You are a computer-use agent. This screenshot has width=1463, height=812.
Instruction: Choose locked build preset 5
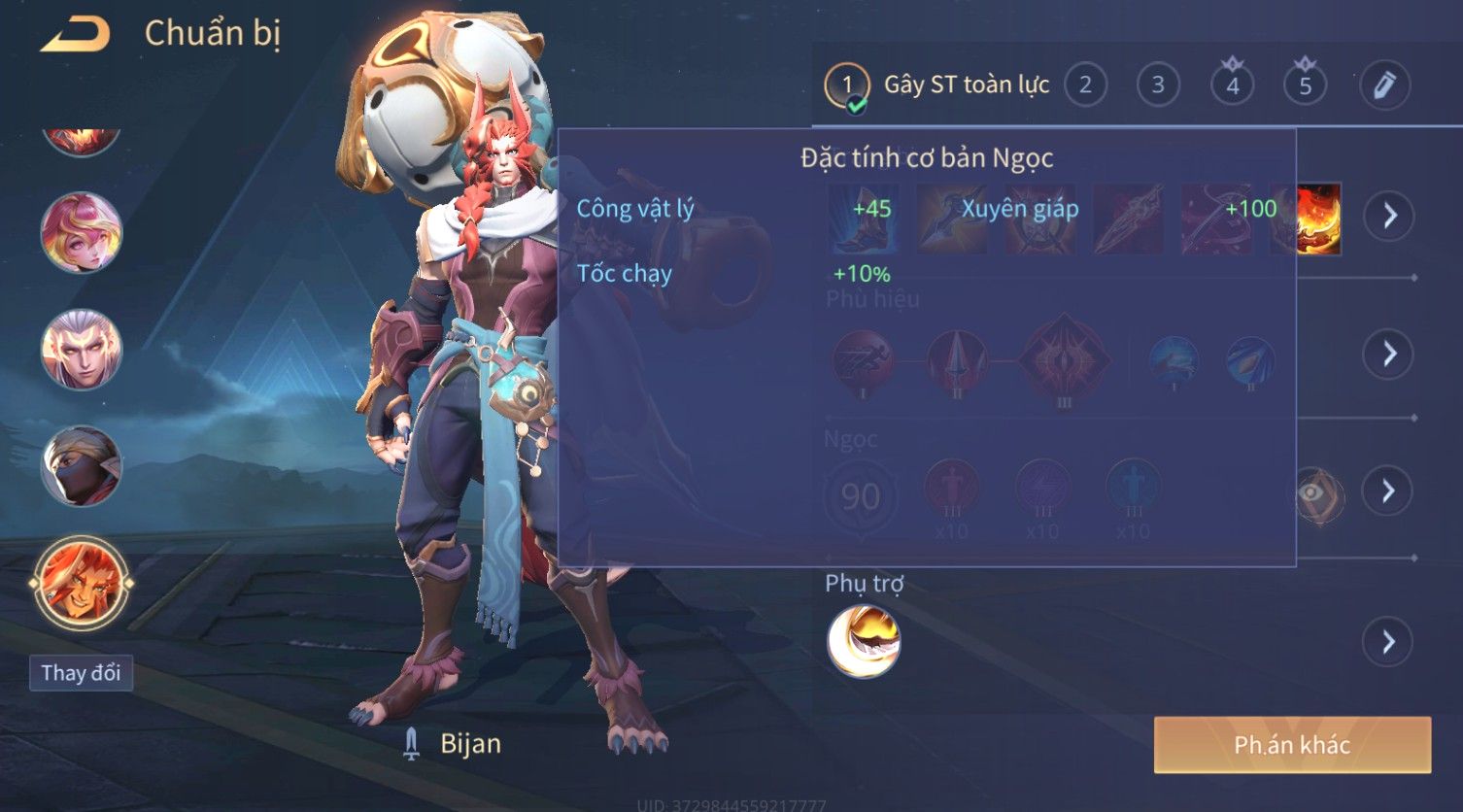1305,85
